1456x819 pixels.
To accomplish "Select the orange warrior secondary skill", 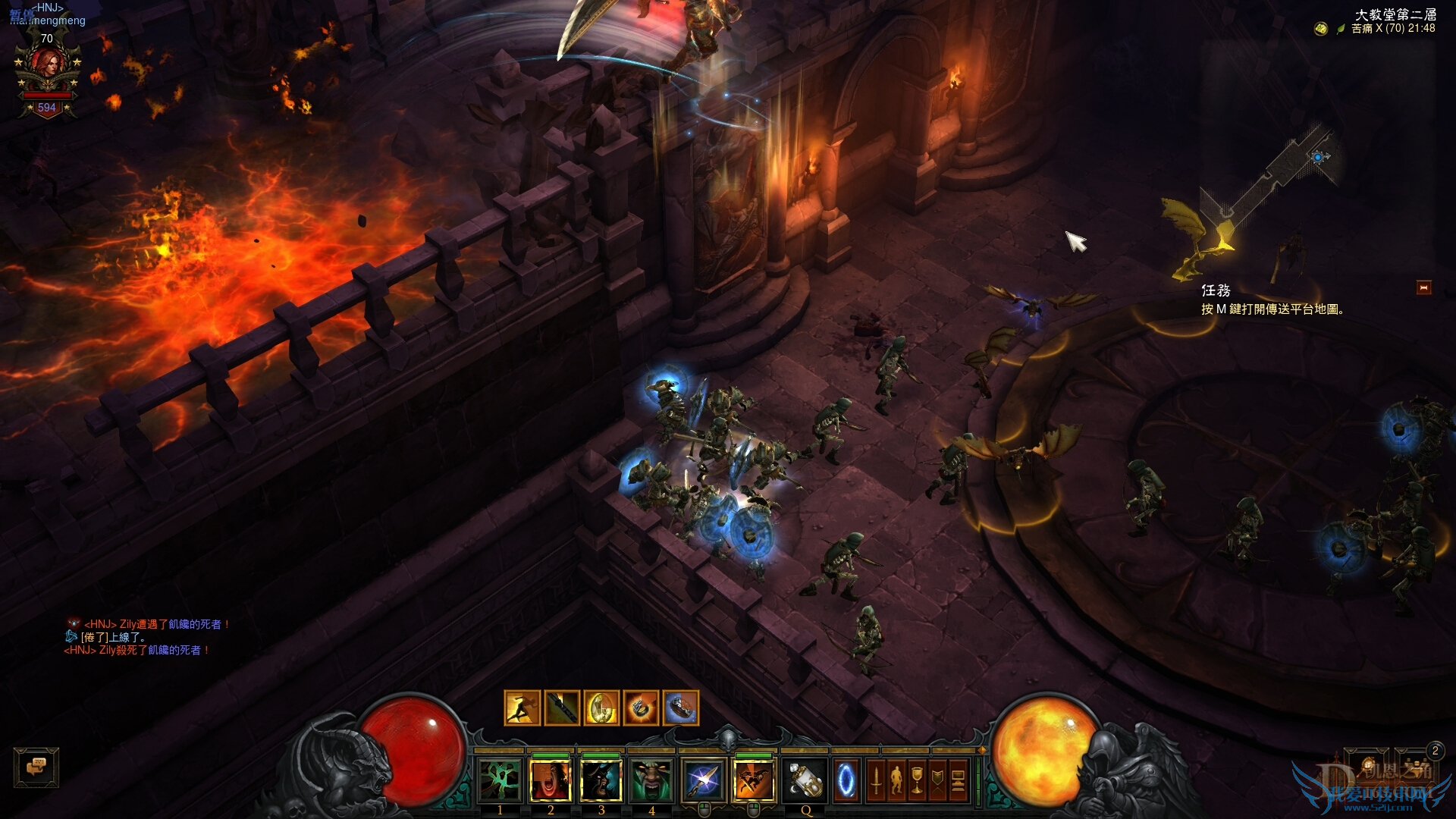I will [753, 781].
